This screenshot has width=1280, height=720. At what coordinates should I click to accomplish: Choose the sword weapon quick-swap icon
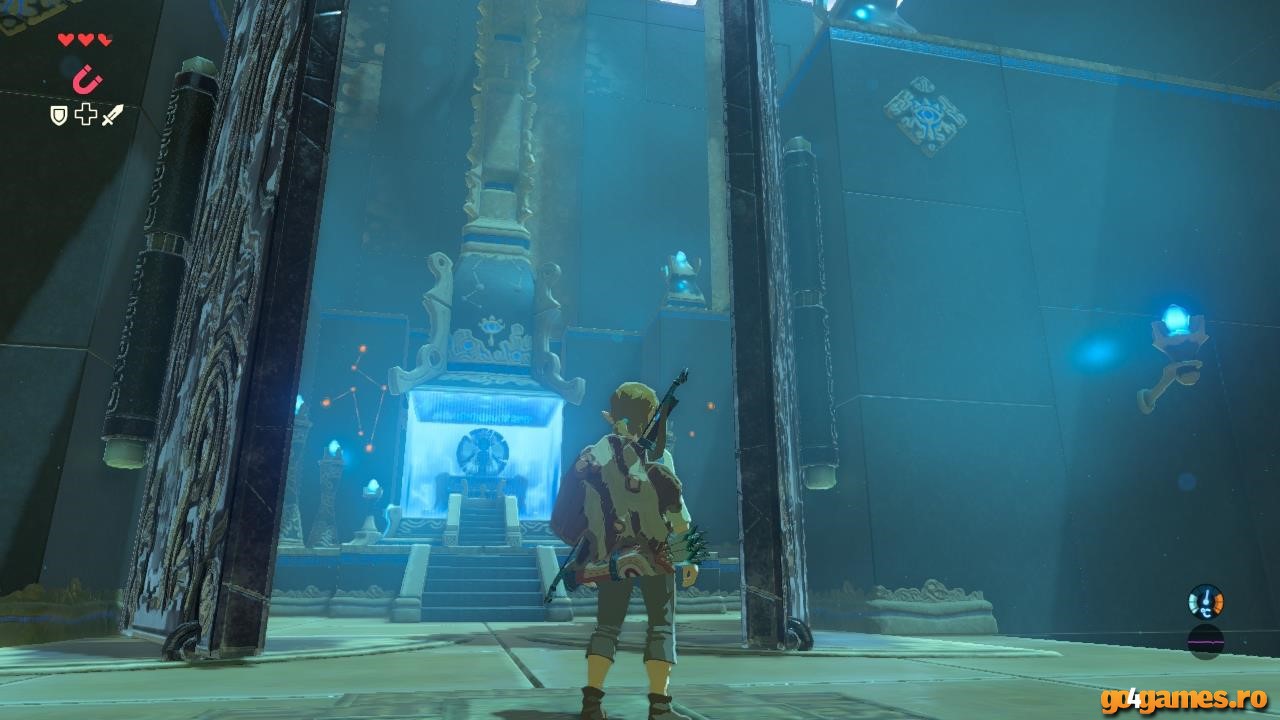[112, 115]
